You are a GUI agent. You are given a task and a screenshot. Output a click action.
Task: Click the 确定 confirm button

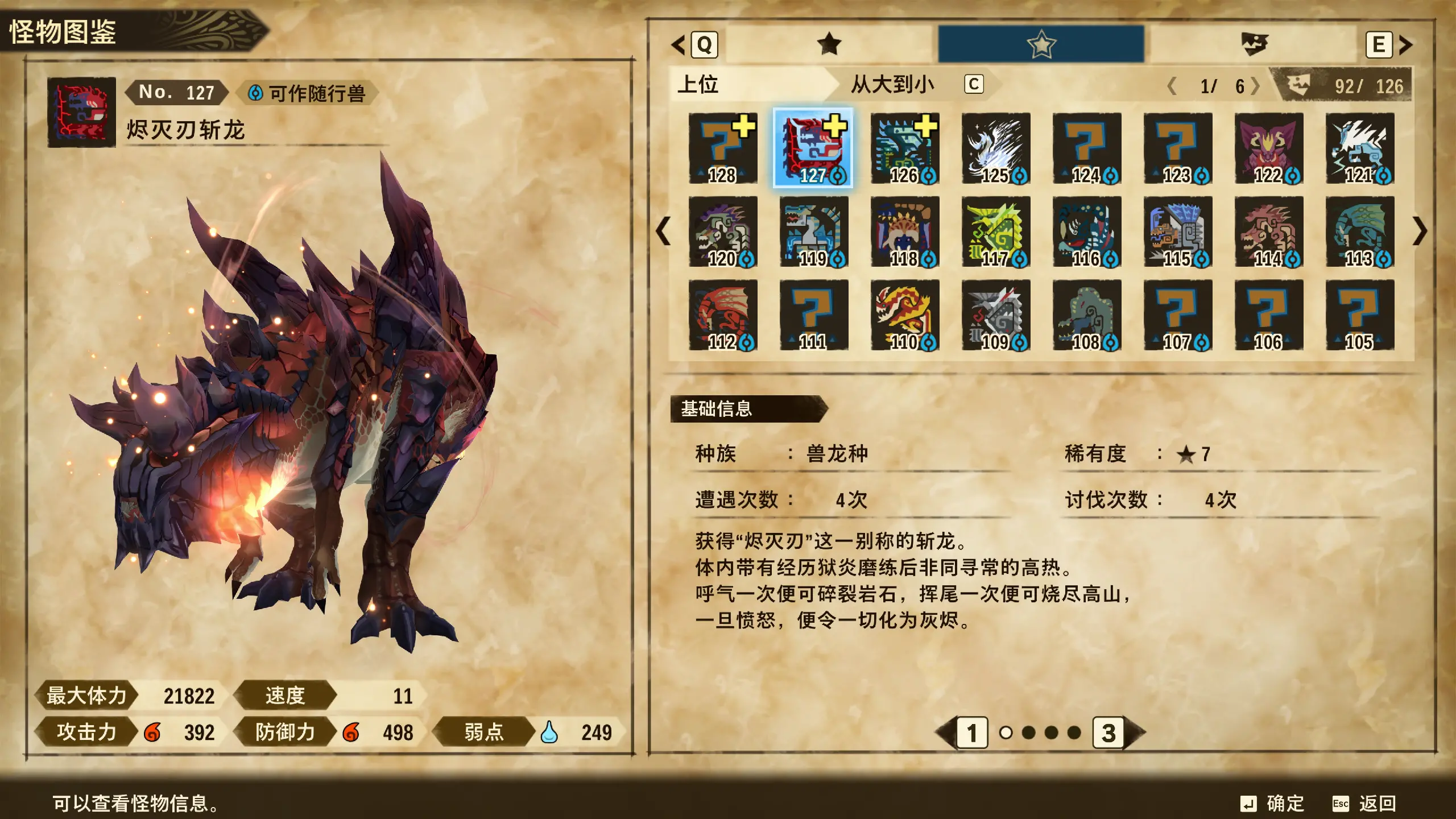[x=1273, y=803]
